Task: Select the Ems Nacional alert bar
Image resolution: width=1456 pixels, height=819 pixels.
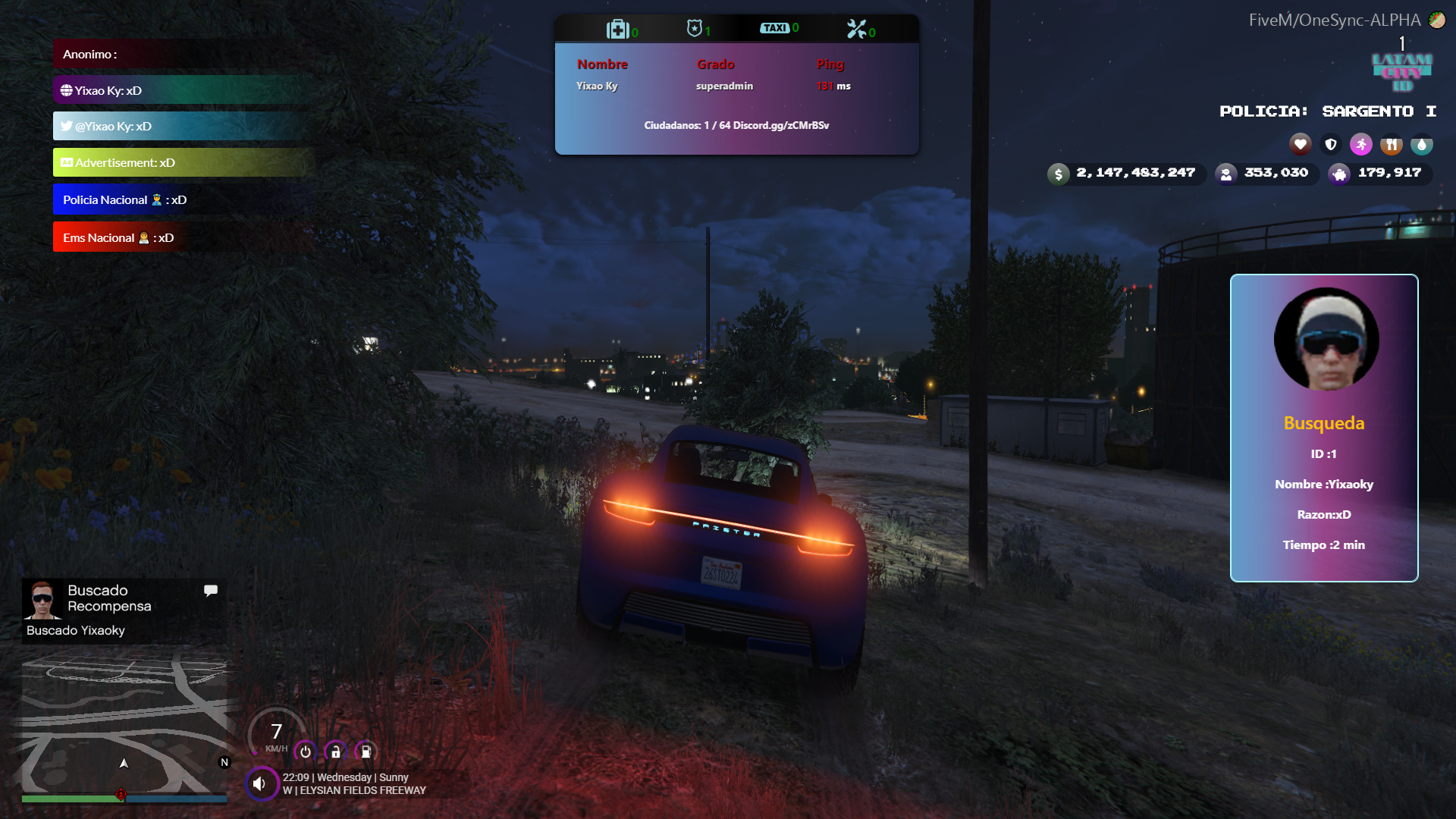Action: [x=182, y=237]
